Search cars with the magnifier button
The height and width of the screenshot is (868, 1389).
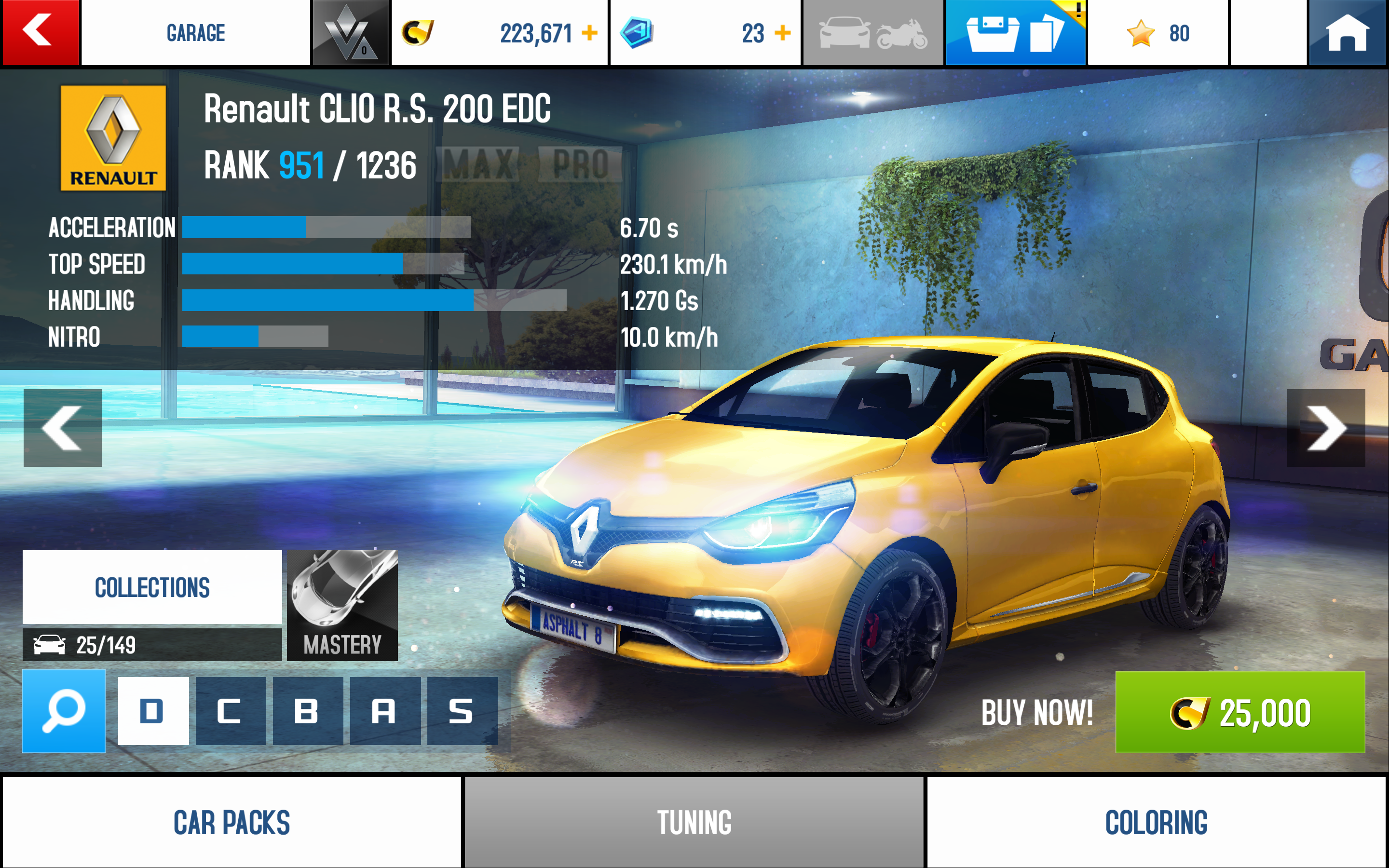point(64,711)
